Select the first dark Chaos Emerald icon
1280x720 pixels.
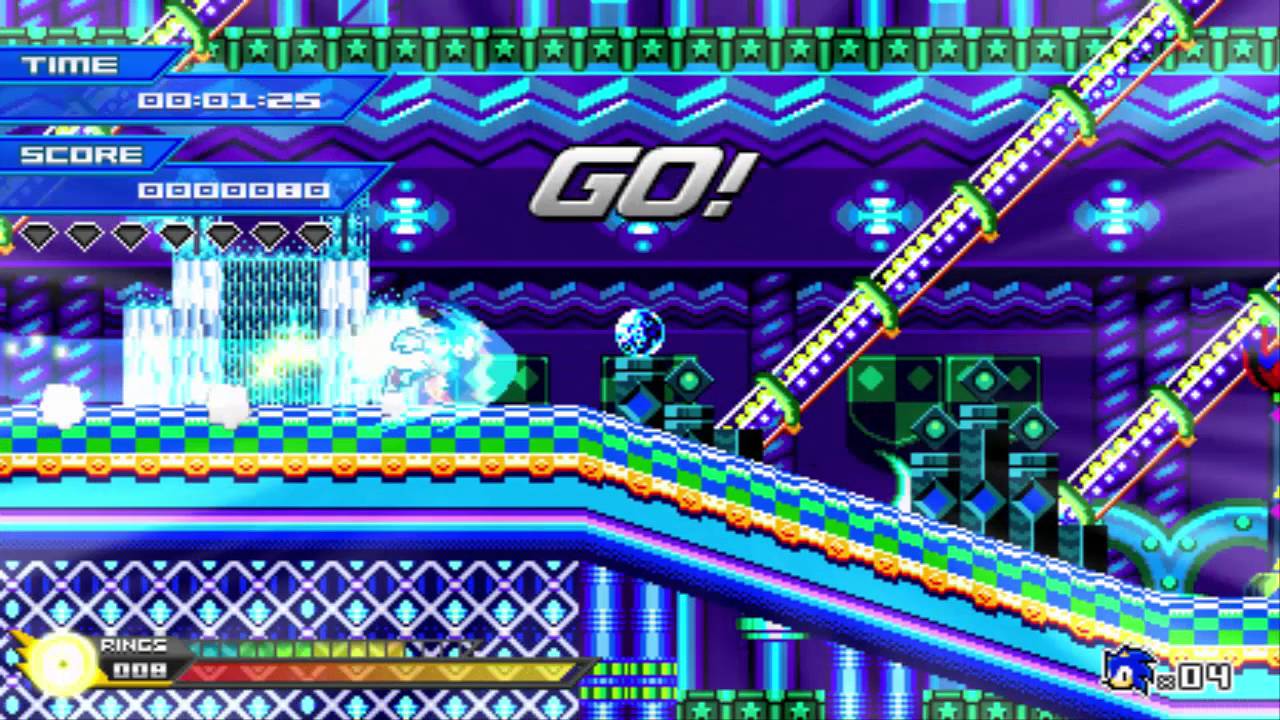click(x=37, y=238)
